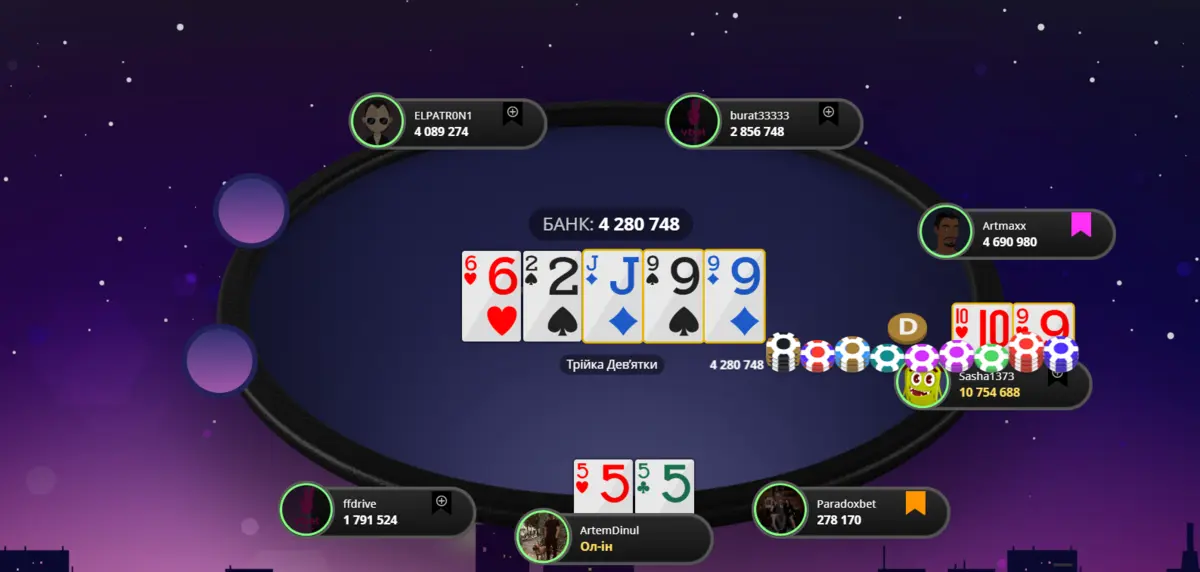Click Artmaxx's pink bookmark tag
Image resolution: width=1200 pixels, height=572 pixels.
(x=1080, y=224)
